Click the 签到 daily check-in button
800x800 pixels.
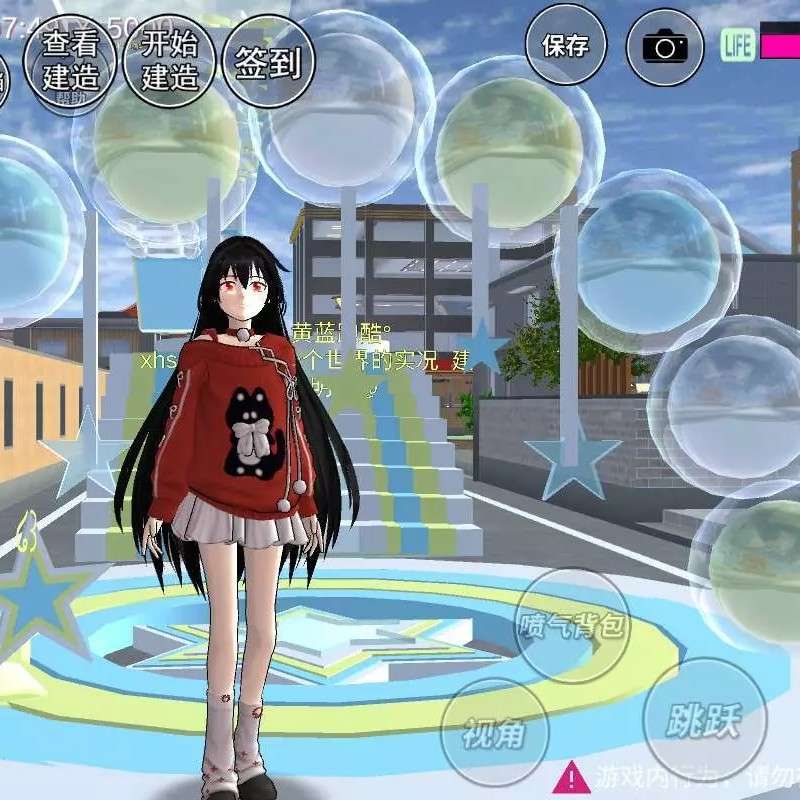tap(268, 62)
